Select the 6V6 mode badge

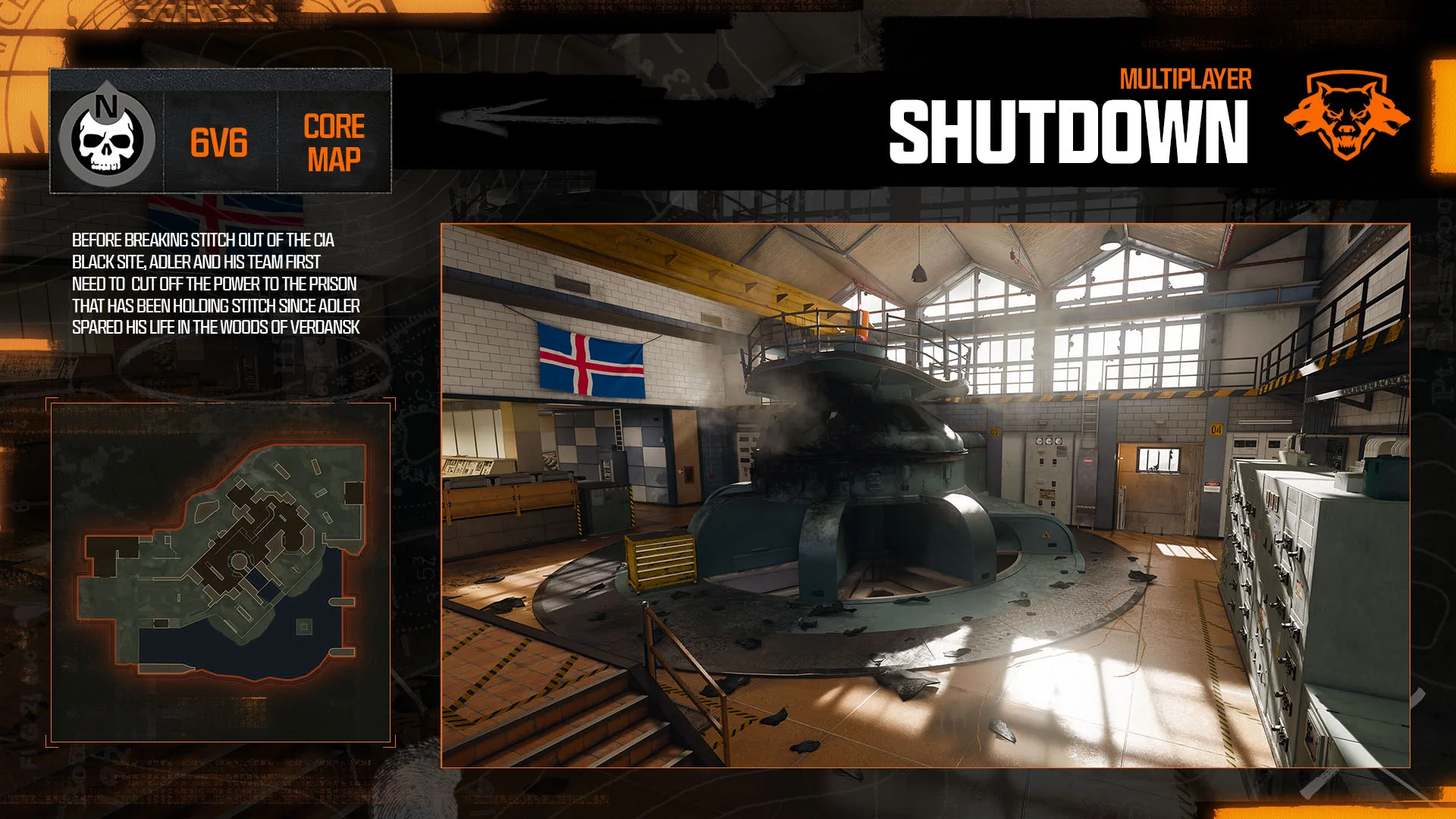pos(219,143)
